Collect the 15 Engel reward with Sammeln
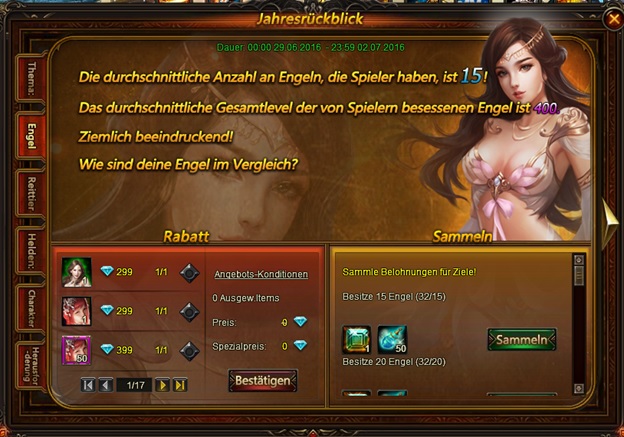The height and width of the screenshot is (437, 624). 521,340
